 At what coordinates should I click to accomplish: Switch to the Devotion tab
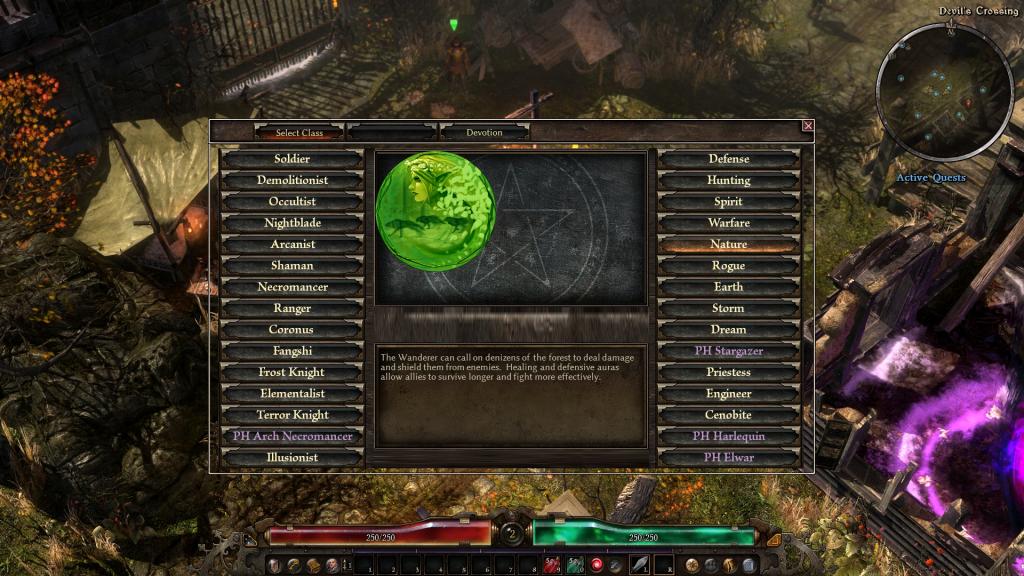[x=484, y=132]
